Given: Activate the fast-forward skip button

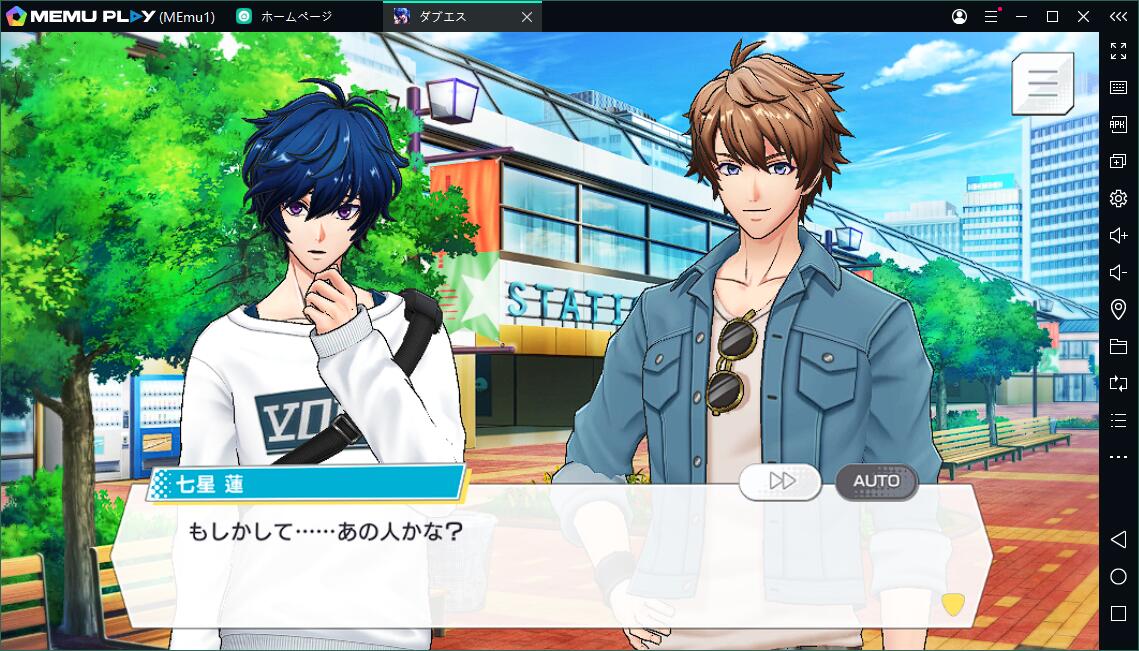Looking at the screenshot, I should [781, 481].
